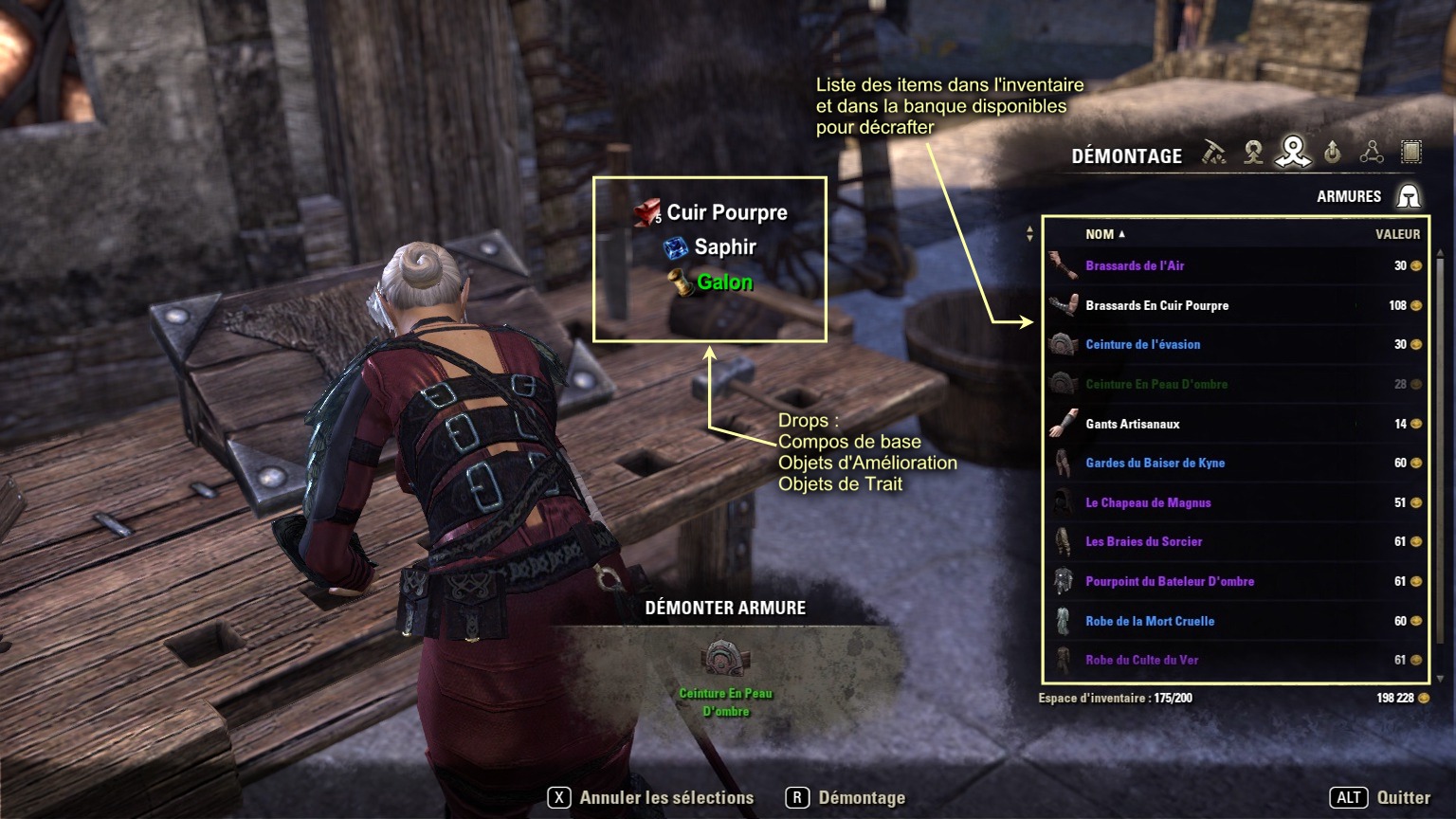Select Robe du Culte du Ver
This screenshot has height=819, width=1456.
point(1141,661)
